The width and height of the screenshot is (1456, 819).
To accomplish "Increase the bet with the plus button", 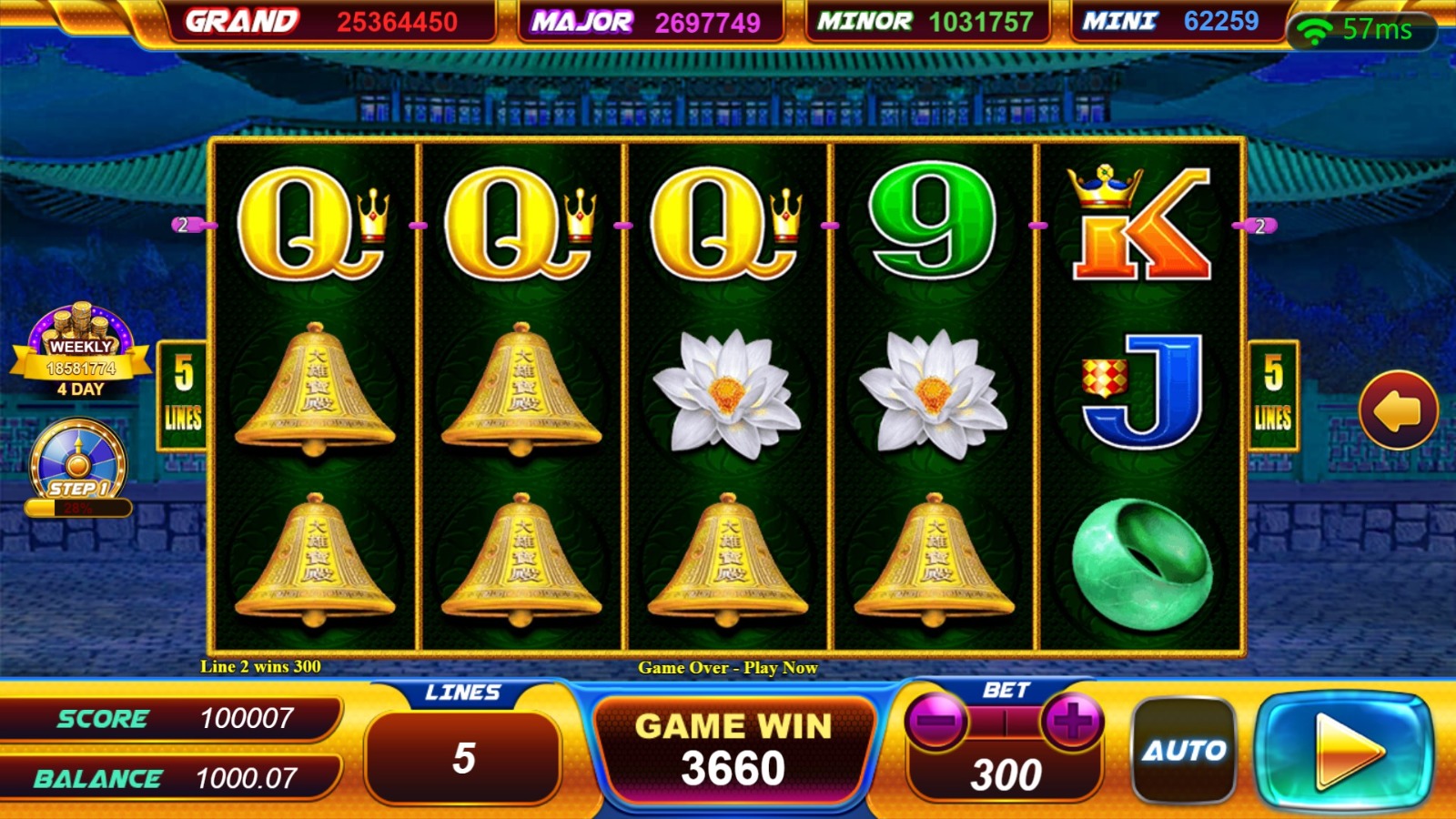I will [1073, 722].
